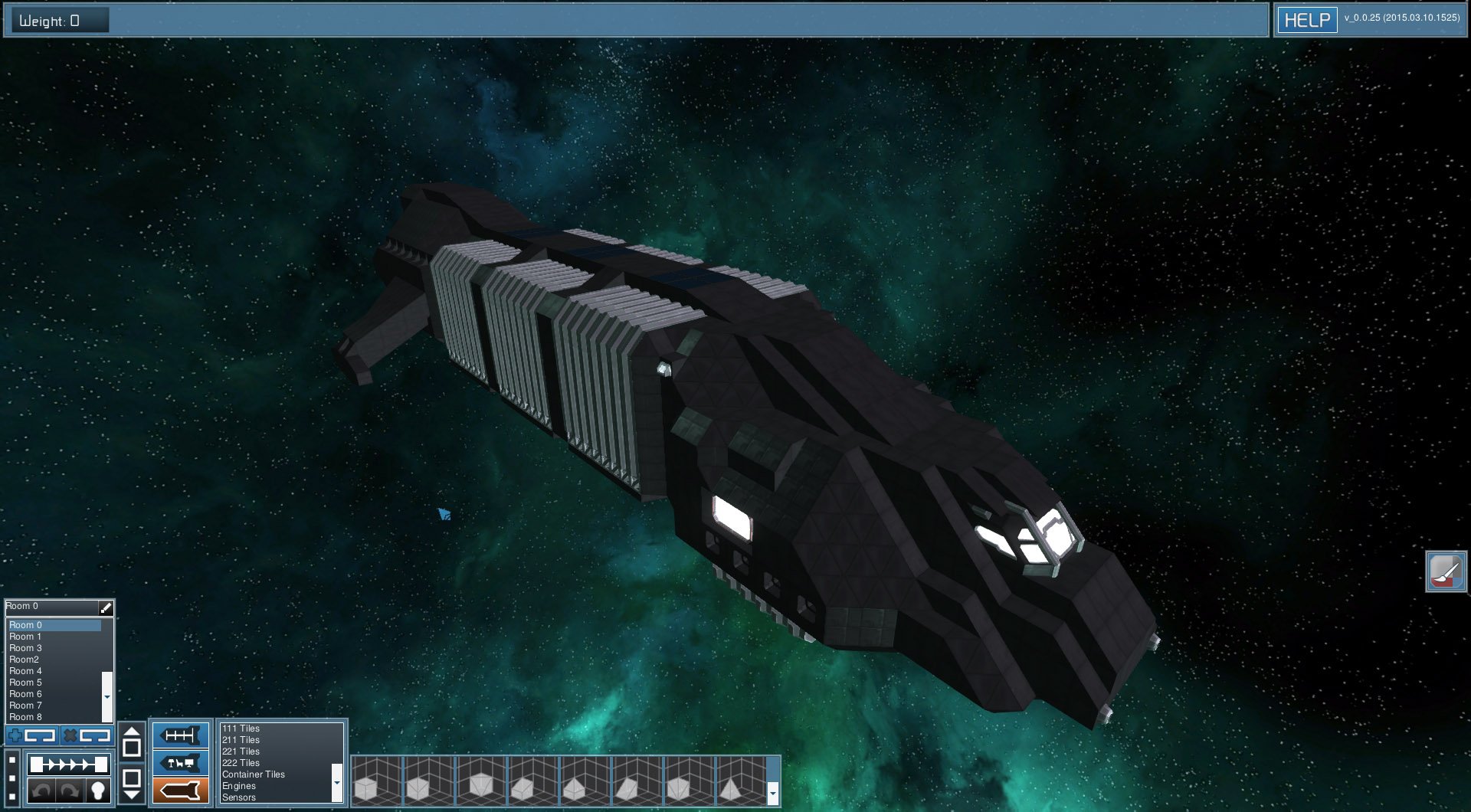Open the room list dropdown arrow
Screen dimensions: 1471x812
coord(106,697)
